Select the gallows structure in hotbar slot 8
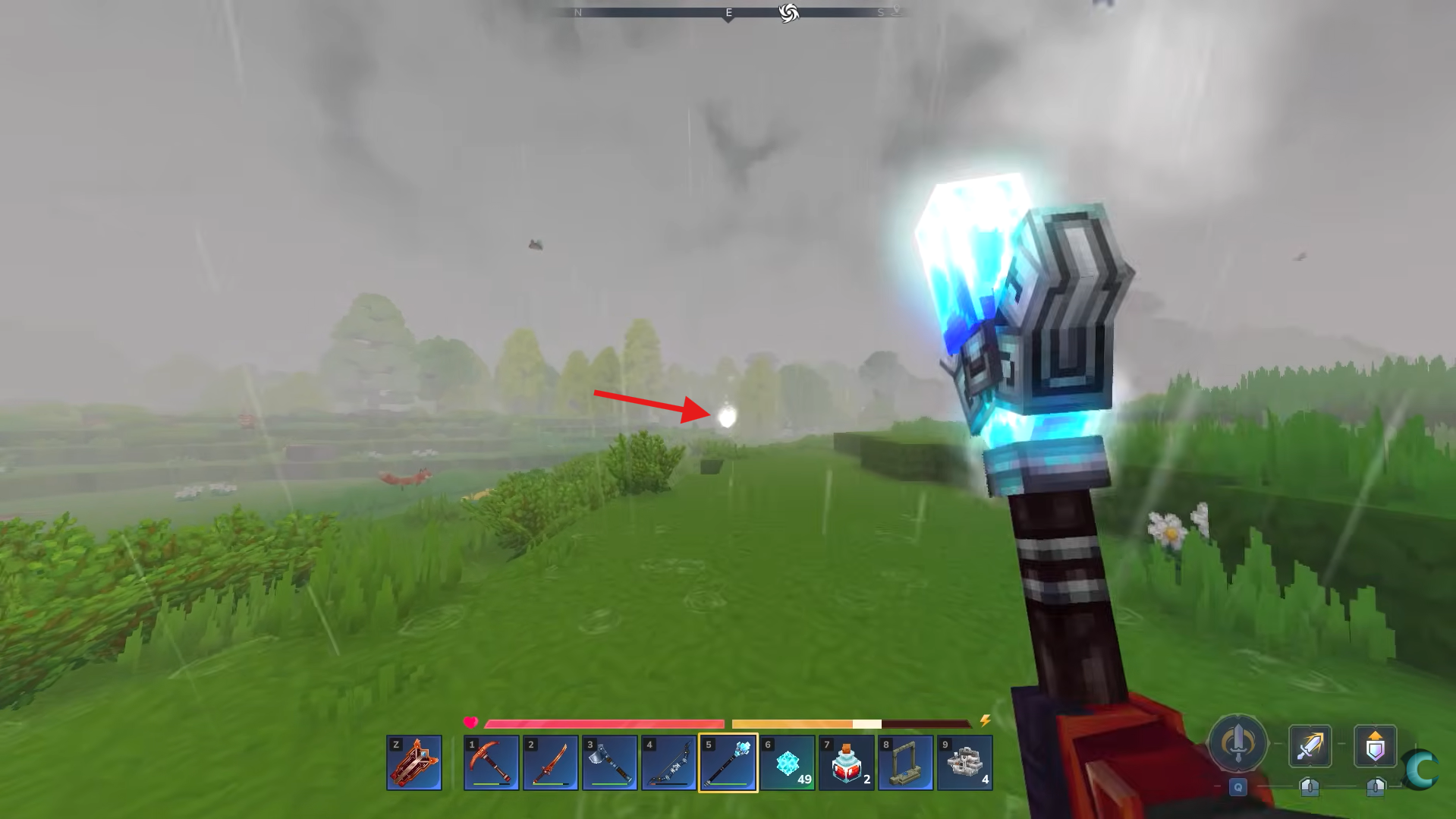This screenshot has width=1456, height=819. click(907, 762)
